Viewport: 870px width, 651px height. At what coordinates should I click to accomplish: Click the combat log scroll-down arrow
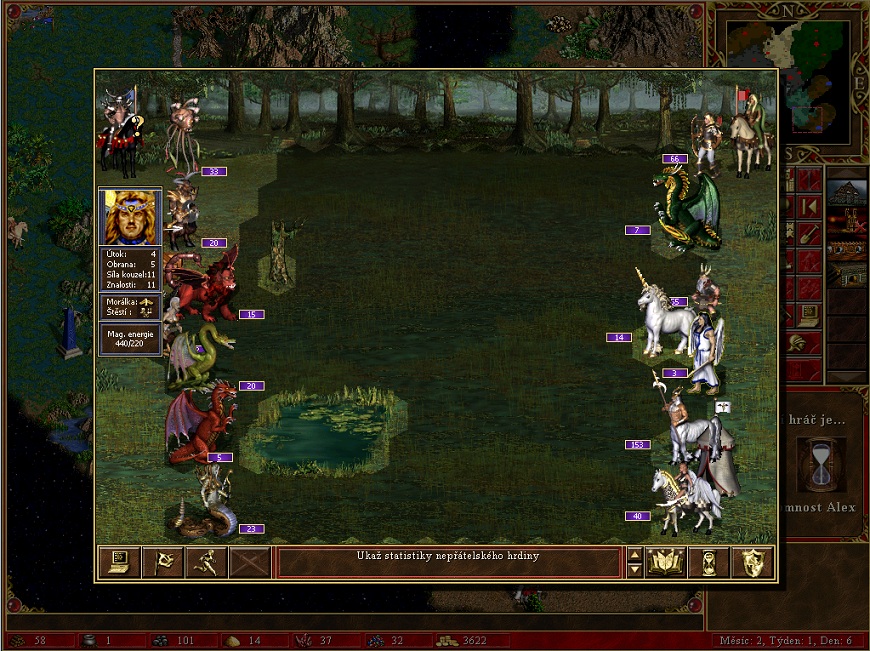click(x=634, y=570)
